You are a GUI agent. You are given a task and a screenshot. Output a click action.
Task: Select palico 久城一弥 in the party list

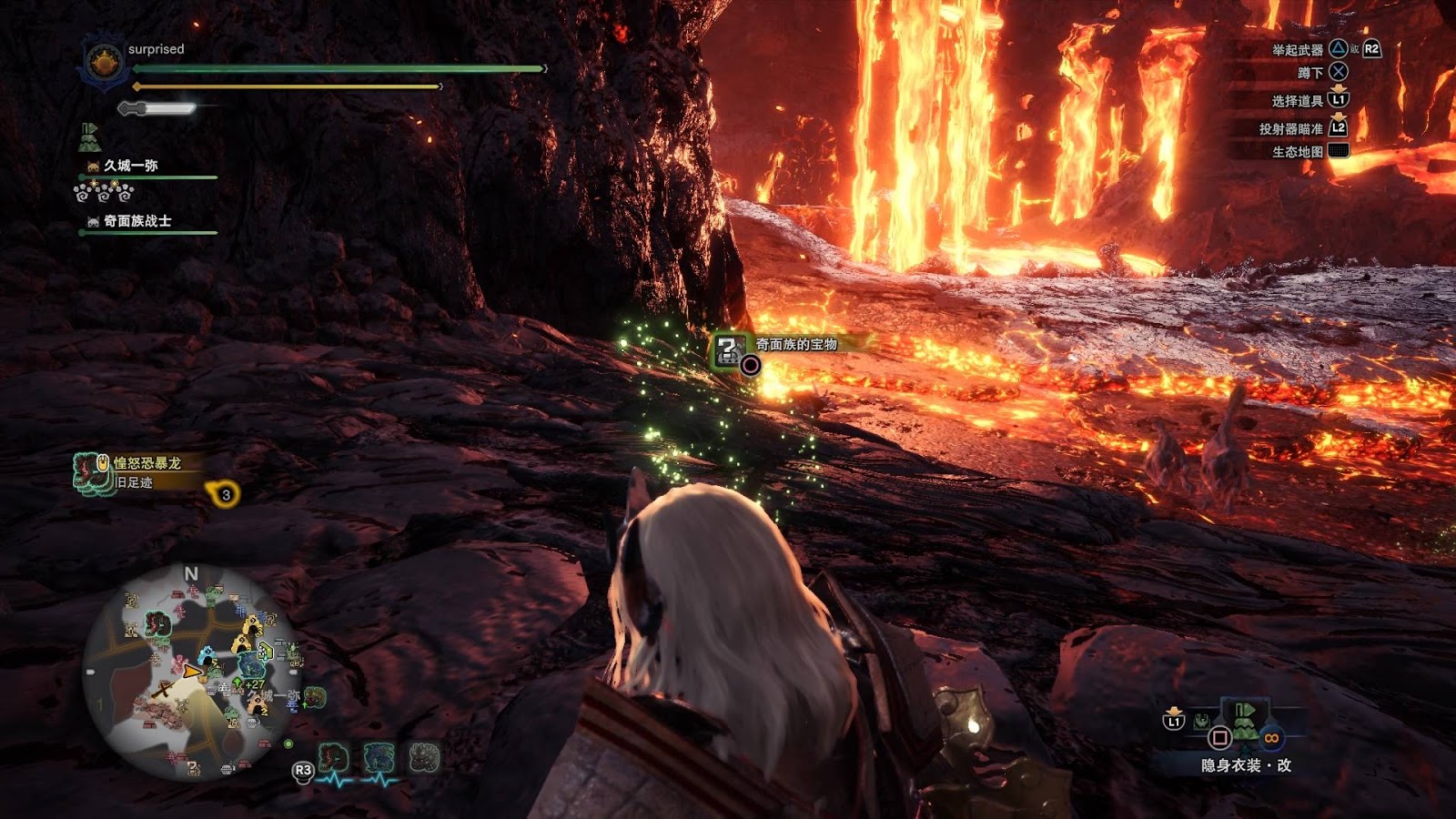click(130, 166)
